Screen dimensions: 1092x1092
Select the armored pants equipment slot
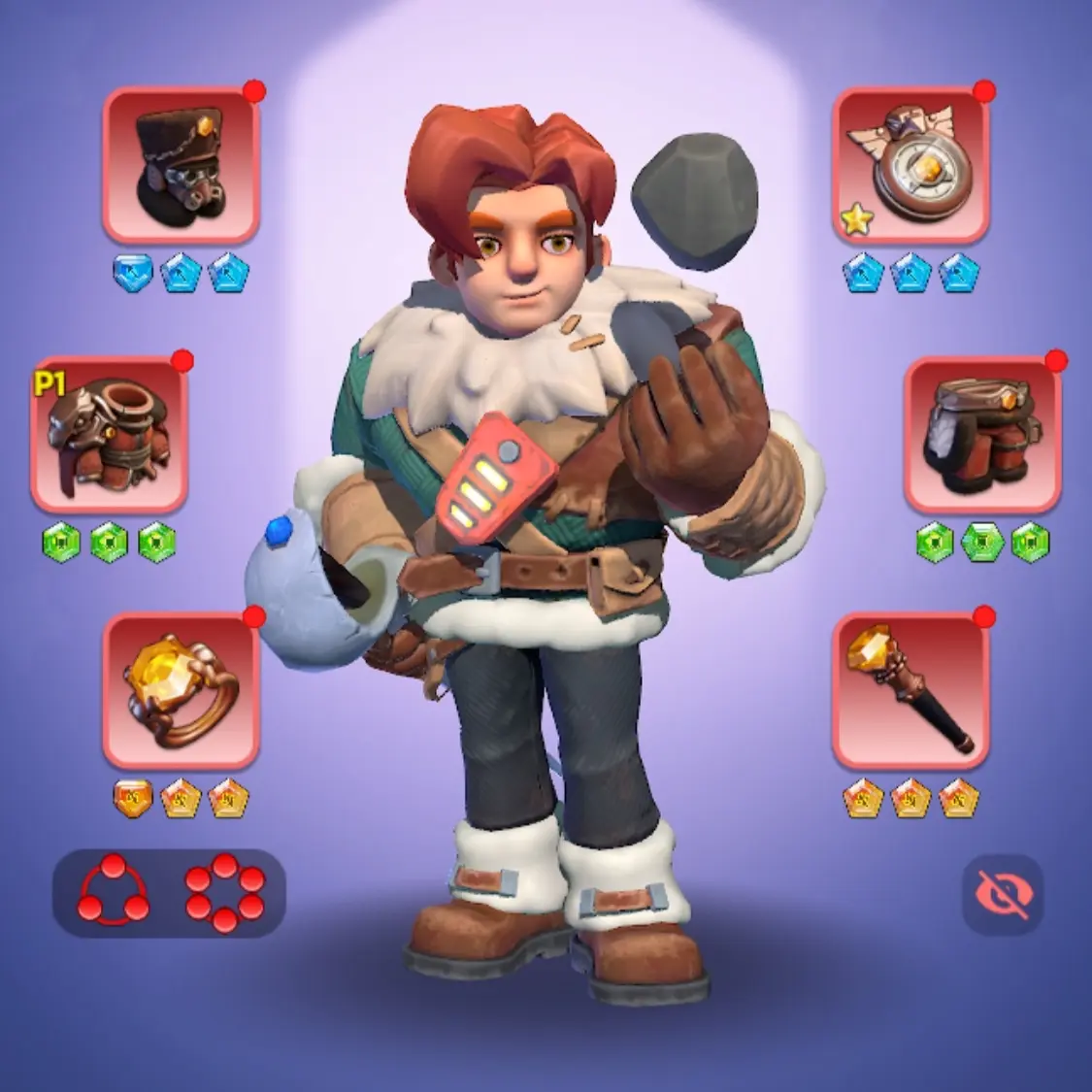(982, 434)
